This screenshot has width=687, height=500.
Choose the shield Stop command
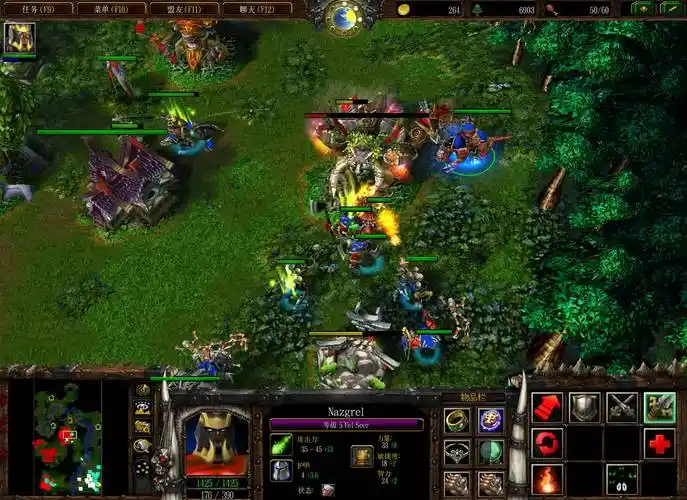[x=584, y=407]
